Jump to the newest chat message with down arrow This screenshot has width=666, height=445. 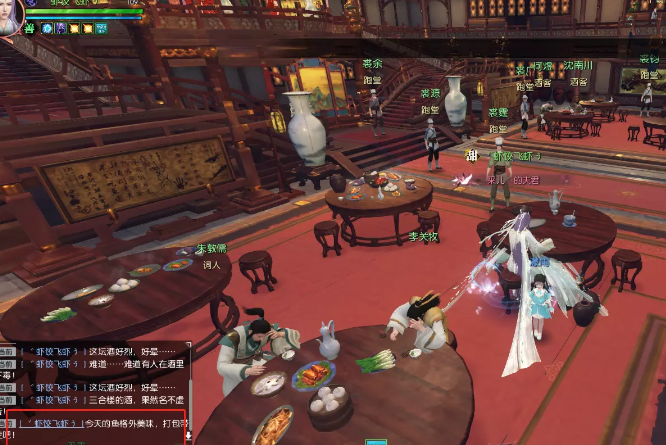[x=188, y=437]
